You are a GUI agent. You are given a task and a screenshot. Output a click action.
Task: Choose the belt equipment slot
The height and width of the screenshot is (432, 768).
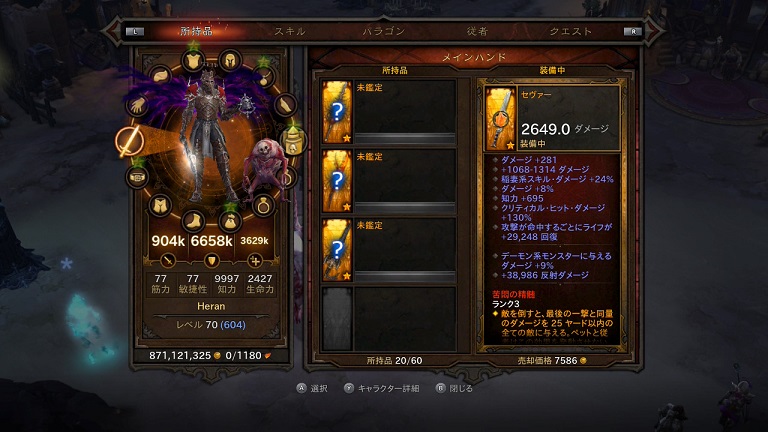coord(137,177)
